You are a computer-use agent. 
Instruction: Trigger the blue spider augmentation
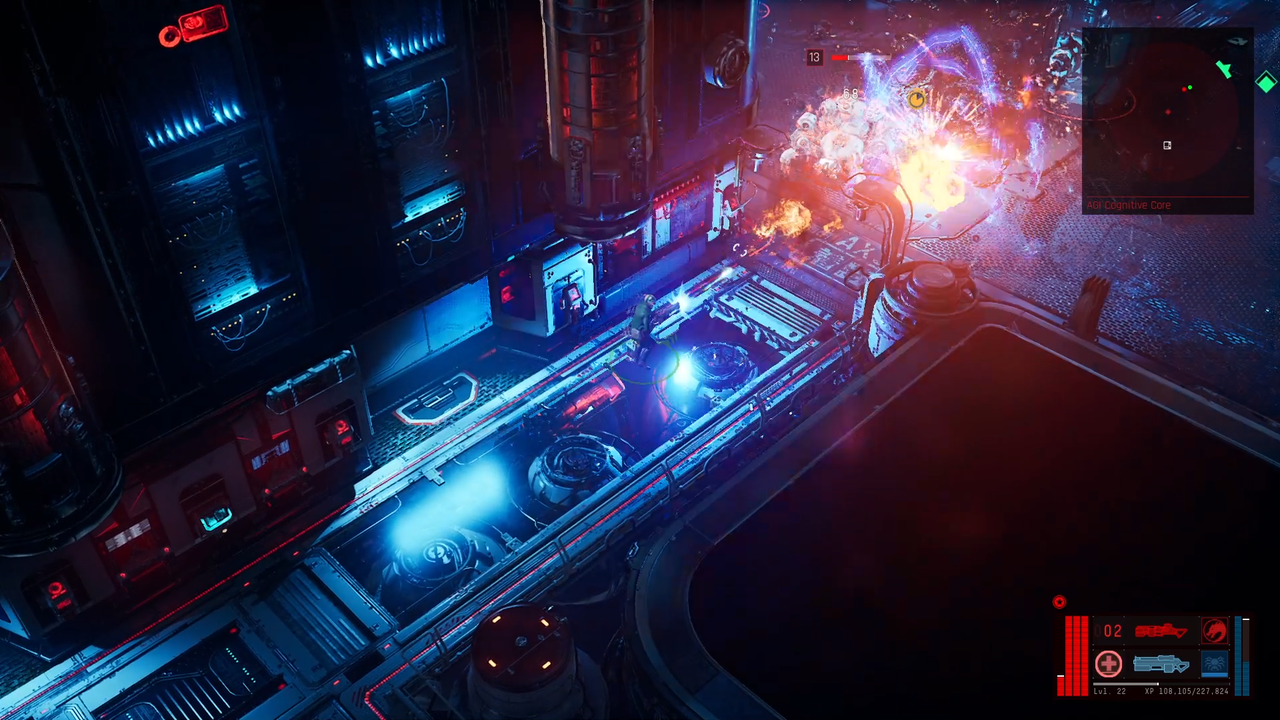[1214, 663]
